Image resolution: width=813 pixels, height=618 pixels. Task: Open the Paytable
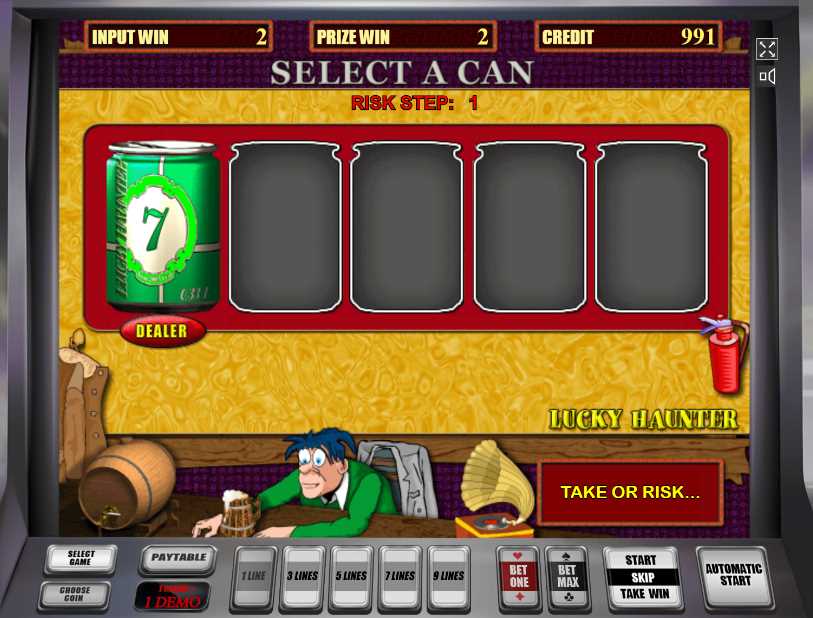(x=178, y=559)
